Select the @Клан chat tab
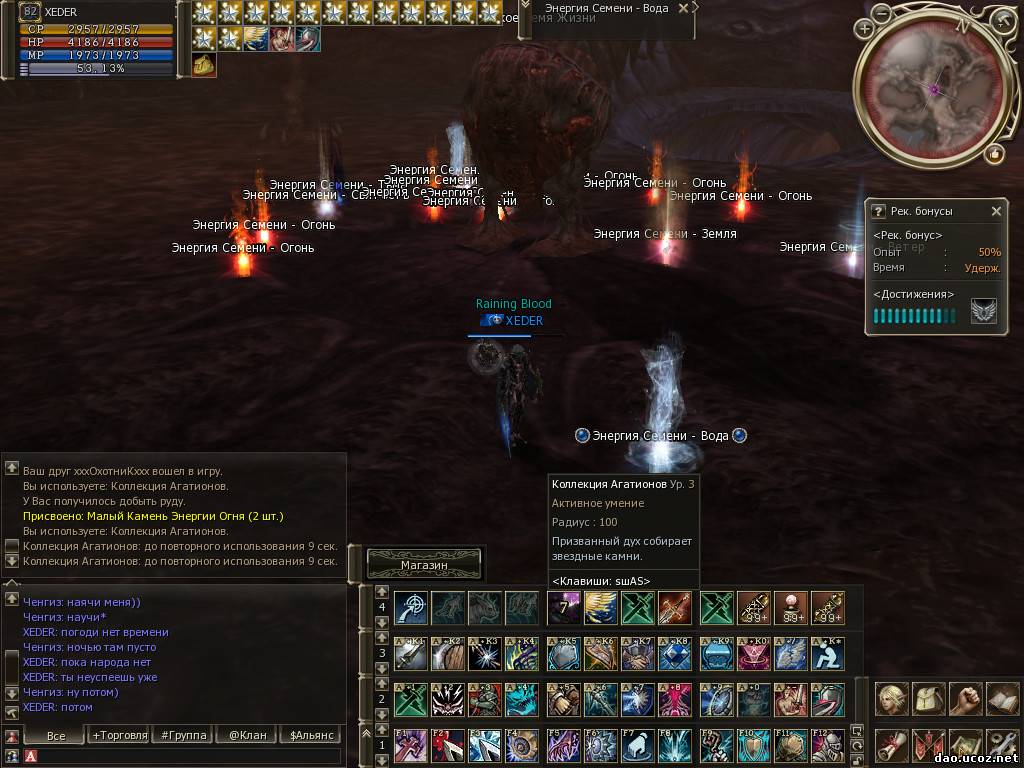 click(248, 735)
